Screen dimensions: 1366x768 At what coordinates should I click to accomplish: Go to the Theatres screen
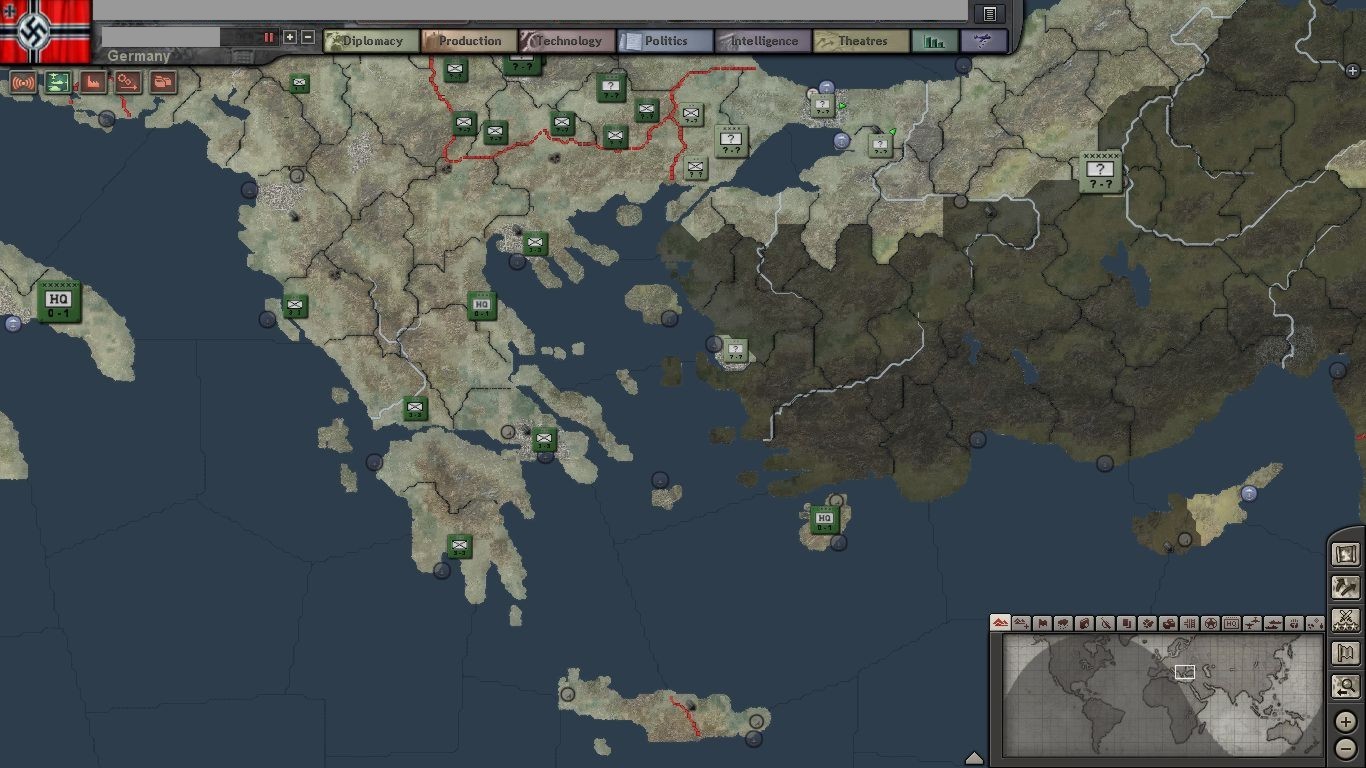point(861,41)
